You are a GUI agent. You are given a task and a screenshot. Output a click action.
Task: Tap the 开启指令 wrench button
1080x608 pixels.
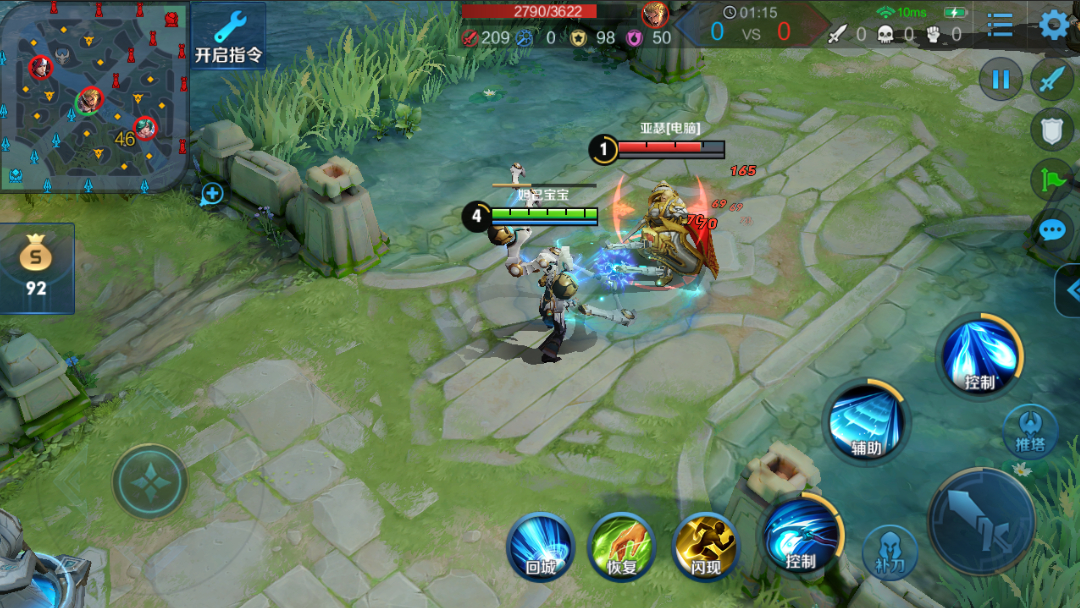tap(229, 36)
